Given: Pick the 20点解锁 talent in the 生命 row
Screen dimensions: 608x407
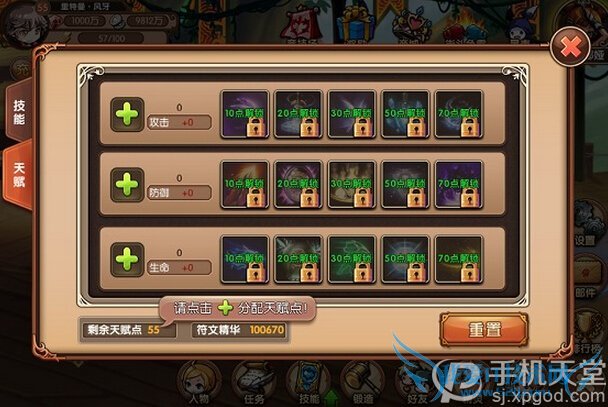Looking at the screenshot, I should pos(297,259).
